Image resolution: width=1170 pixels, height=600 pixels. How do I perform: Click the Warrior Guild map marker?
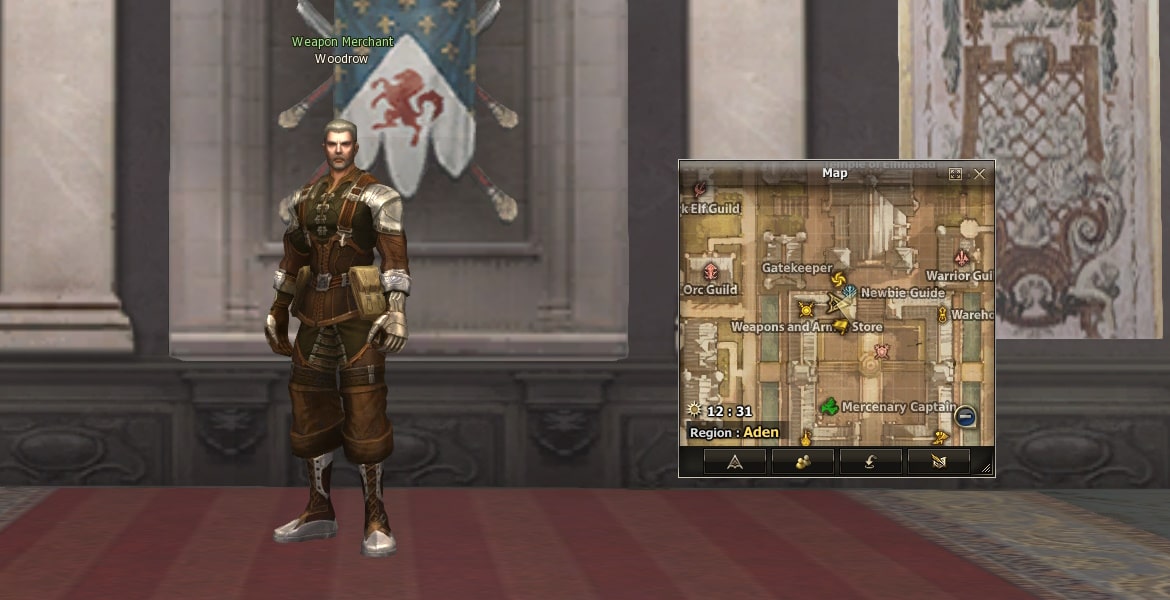click(x=963, y=257)
